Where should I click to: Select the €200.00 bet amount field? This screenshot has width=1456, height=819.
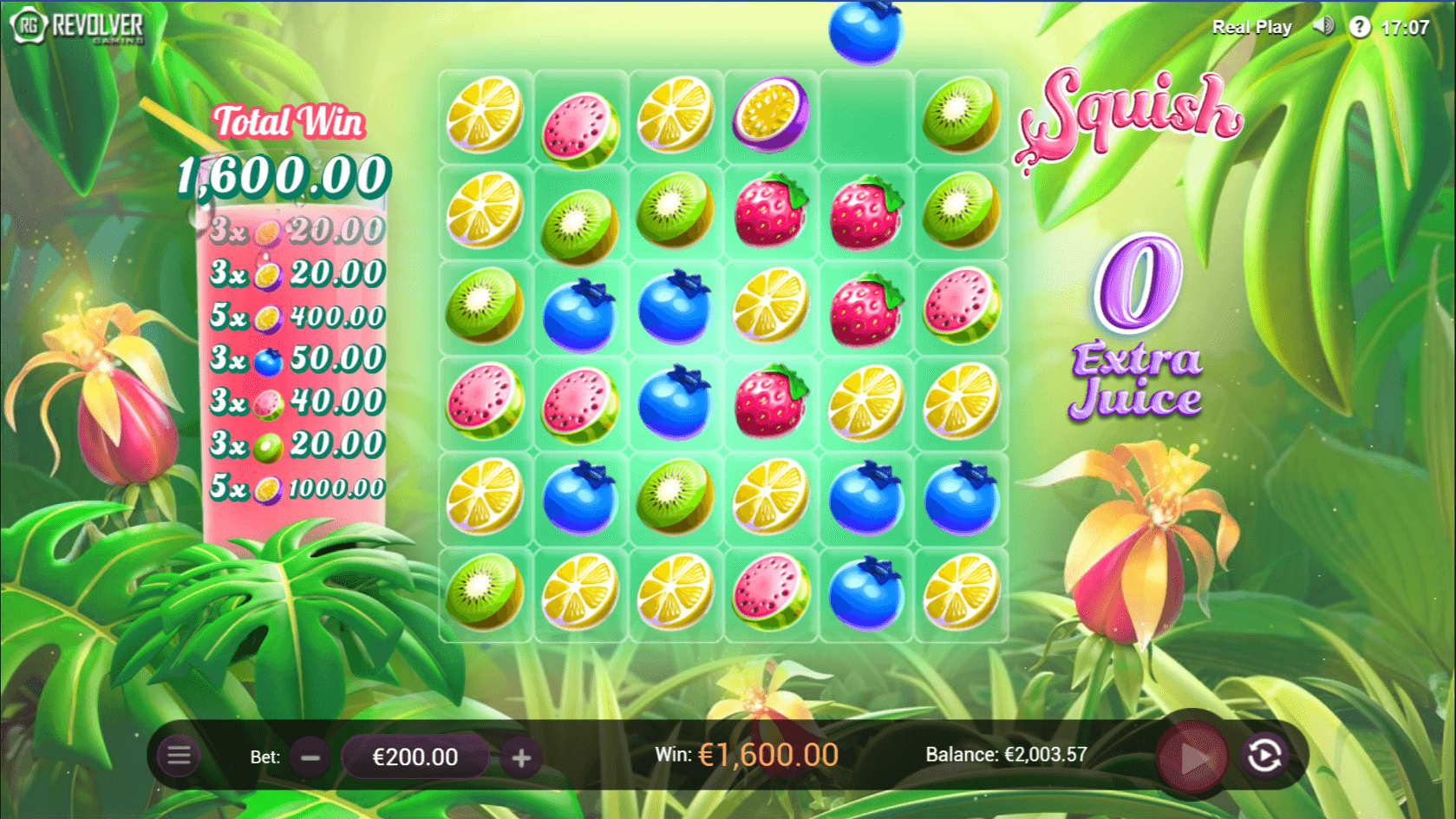point(415,757)
